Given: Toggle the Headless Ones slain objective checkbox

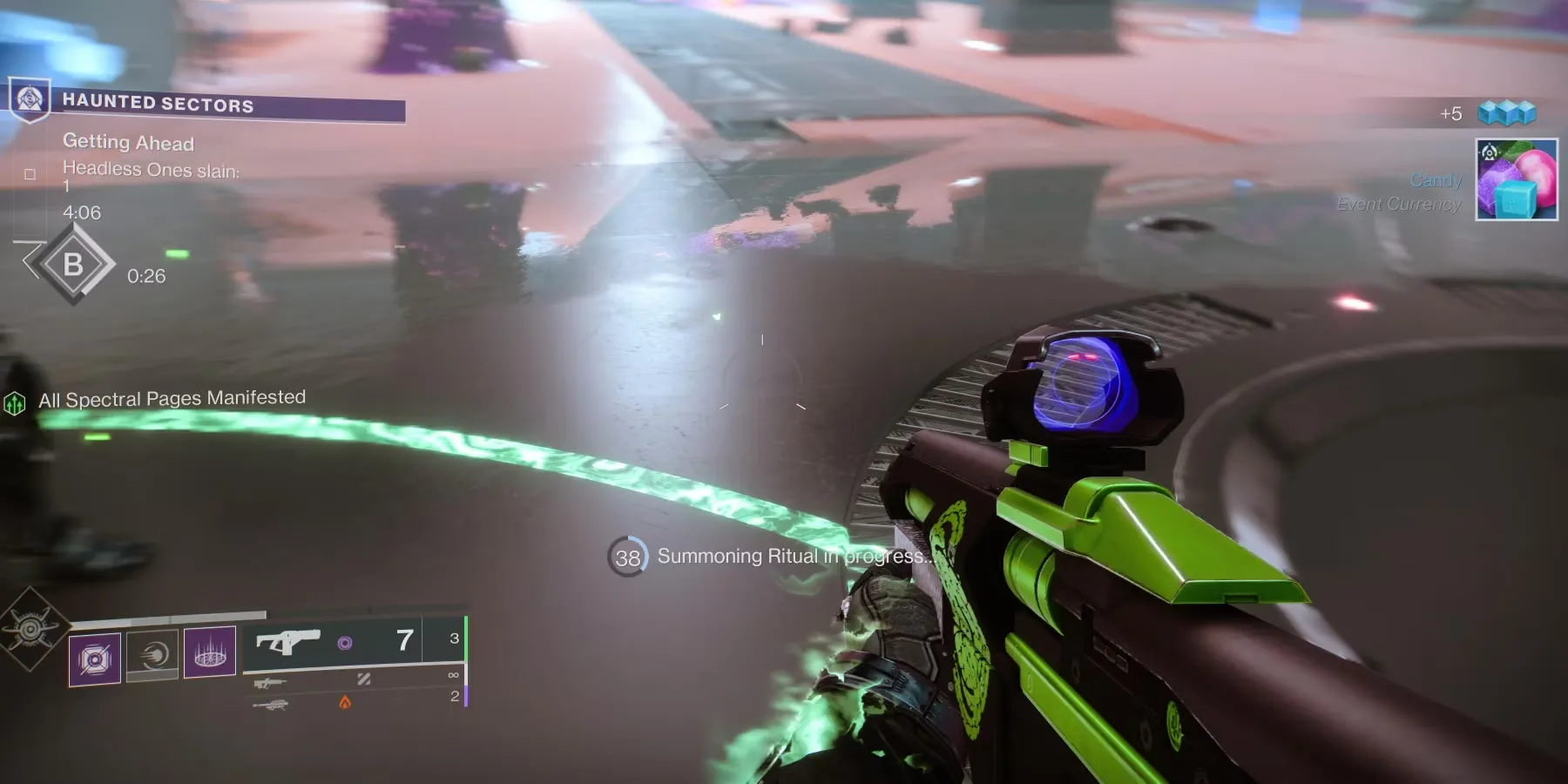Looking at the screenshot, I should click(x=30, y=174).
